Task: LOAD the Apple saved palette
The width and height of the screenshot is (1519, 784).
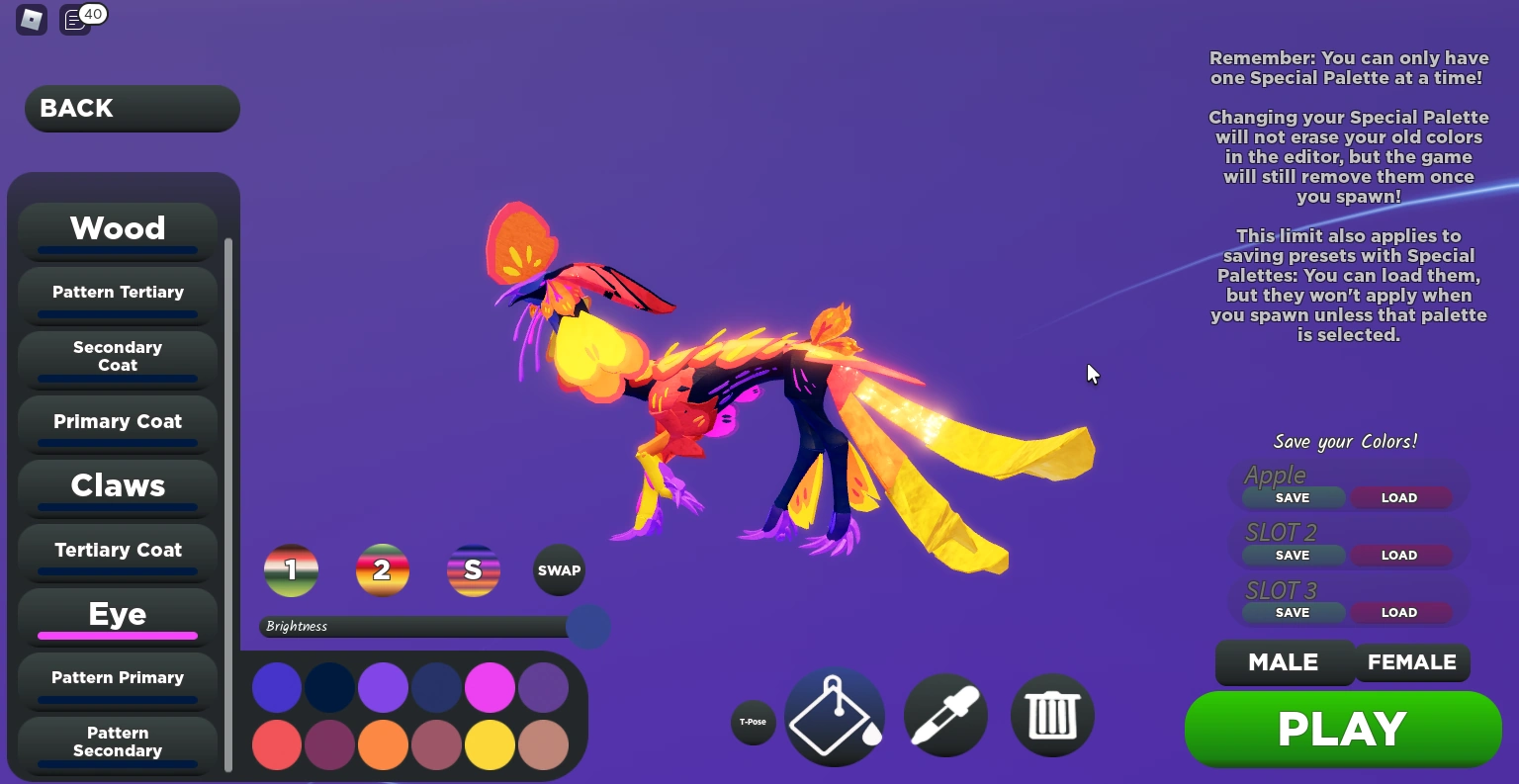Action: point(1399,497)
